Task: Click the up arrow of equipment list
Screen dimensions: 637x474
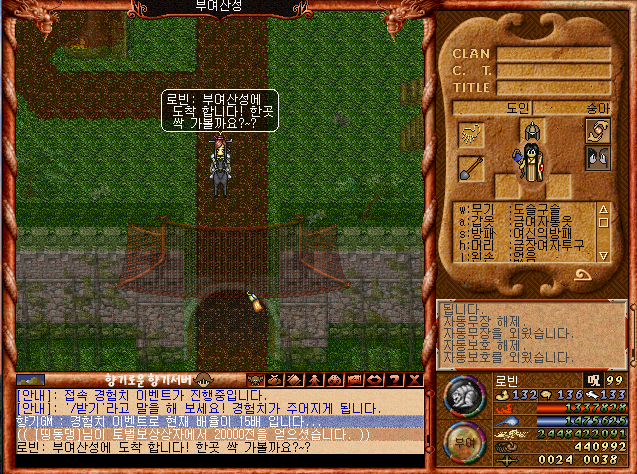Action: 604,210
